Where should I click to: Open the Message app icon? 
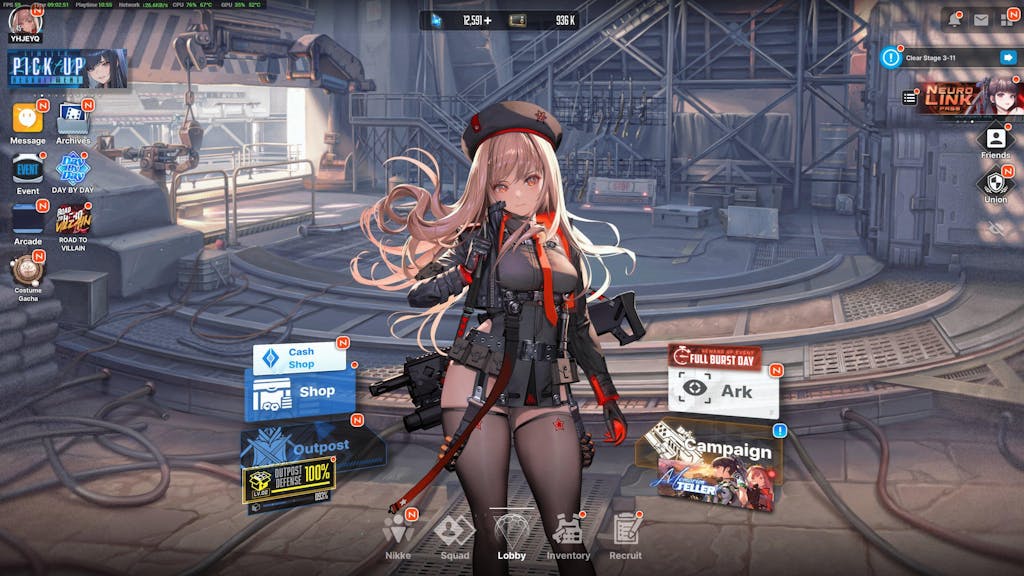pos(28,120)
